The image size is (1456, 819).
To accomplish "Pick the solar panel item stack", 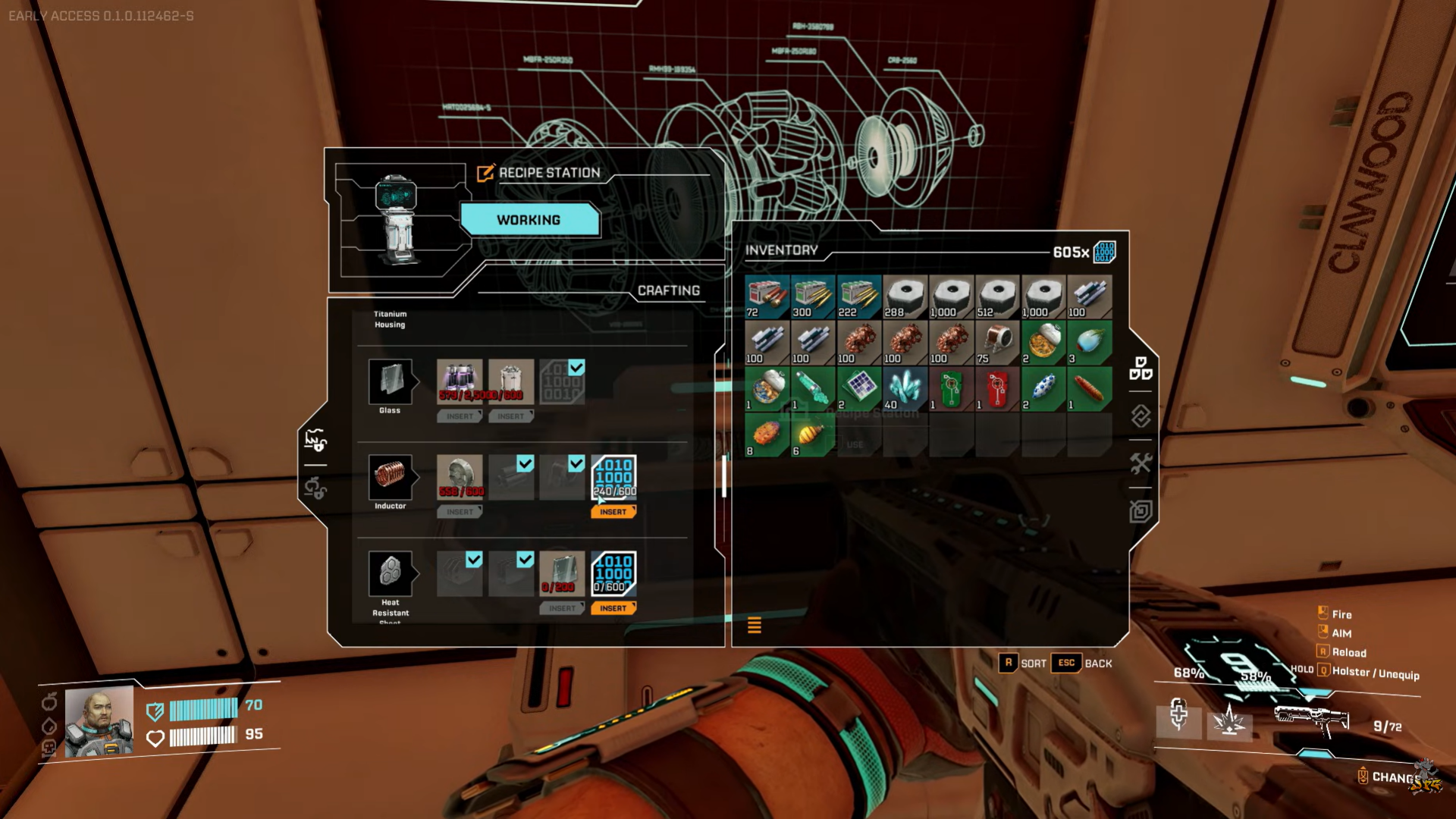I will [858, 389].
